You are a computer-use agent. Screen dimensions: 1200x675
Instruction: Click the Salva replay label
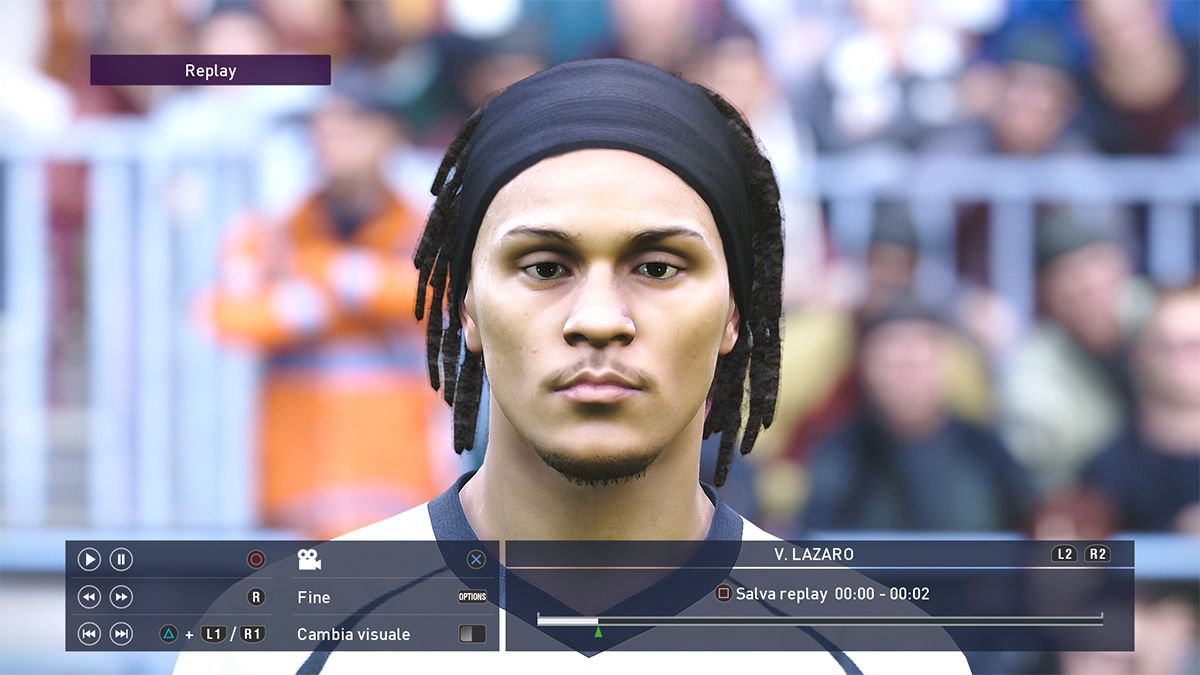[781, 594]
